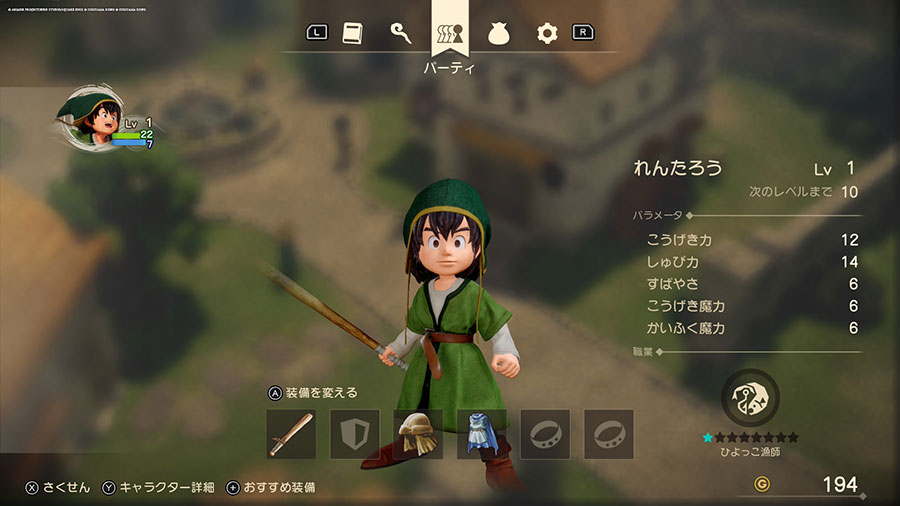Open the book tab in the top menu

click(352, 33)
